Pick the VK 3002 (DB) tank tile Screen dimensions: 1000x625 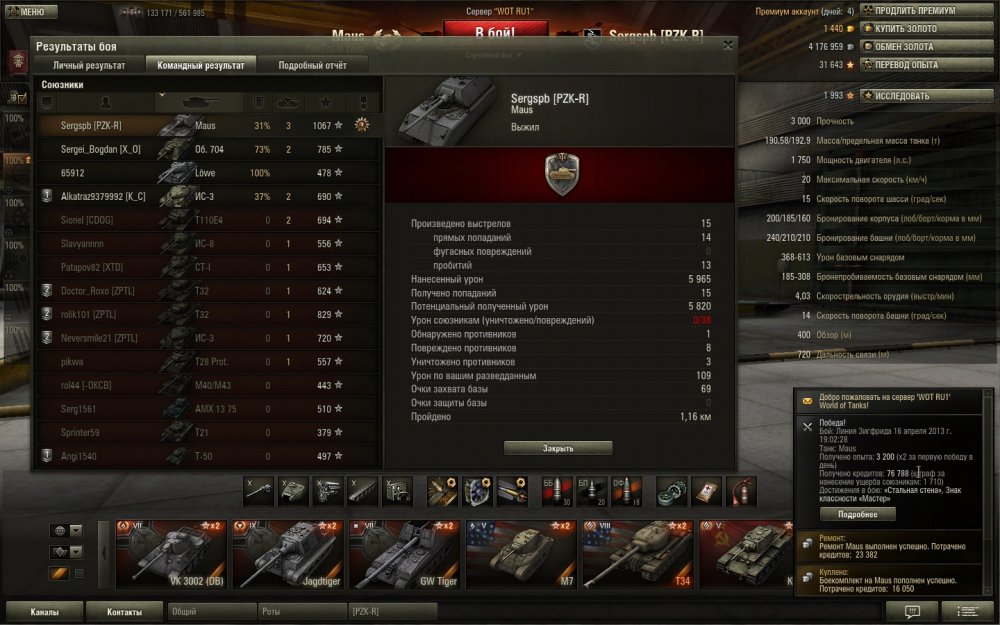click(172, 553)
